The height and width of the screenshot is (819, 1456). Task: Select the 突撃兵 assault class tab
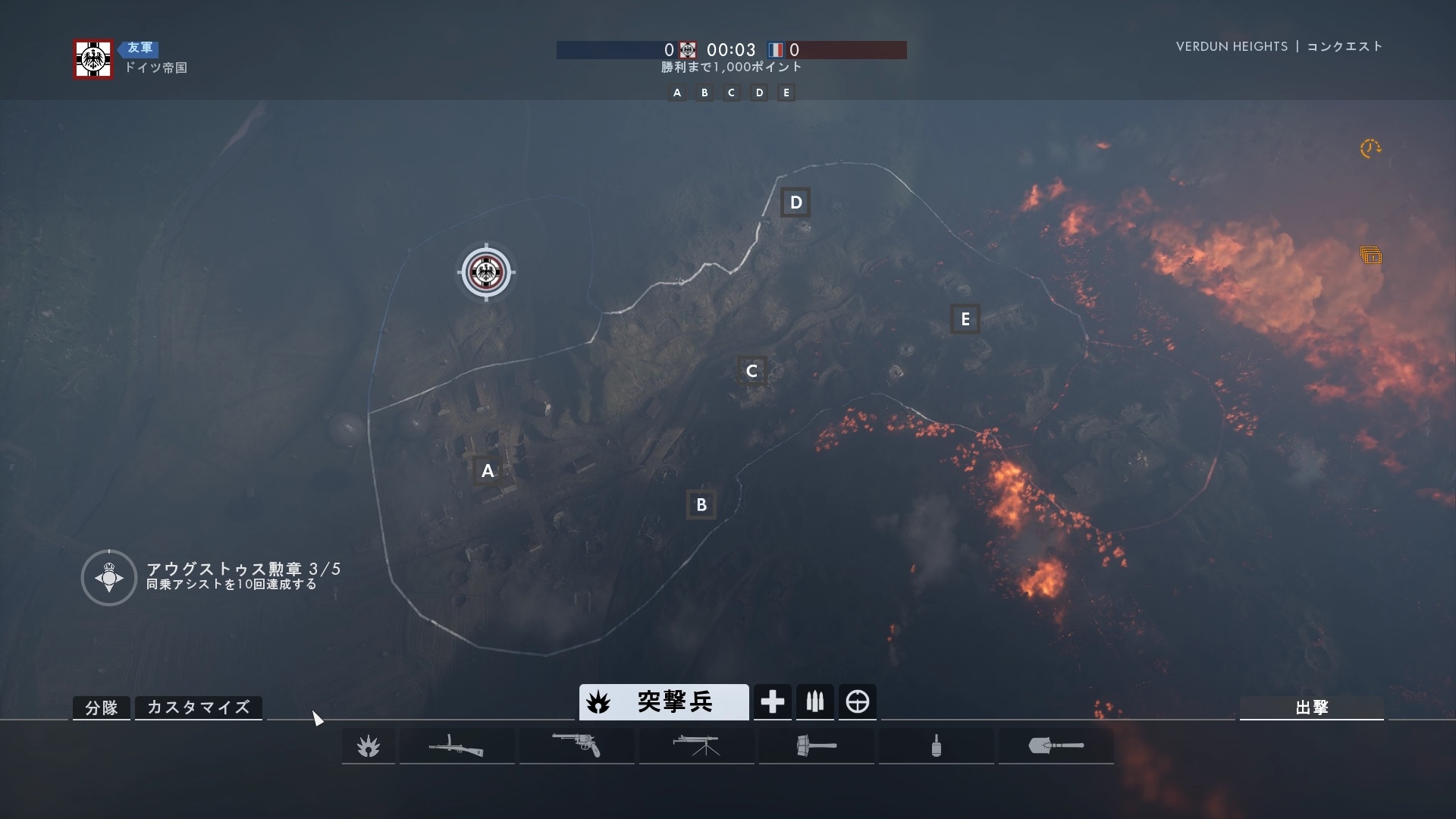[x=664, y=702]
